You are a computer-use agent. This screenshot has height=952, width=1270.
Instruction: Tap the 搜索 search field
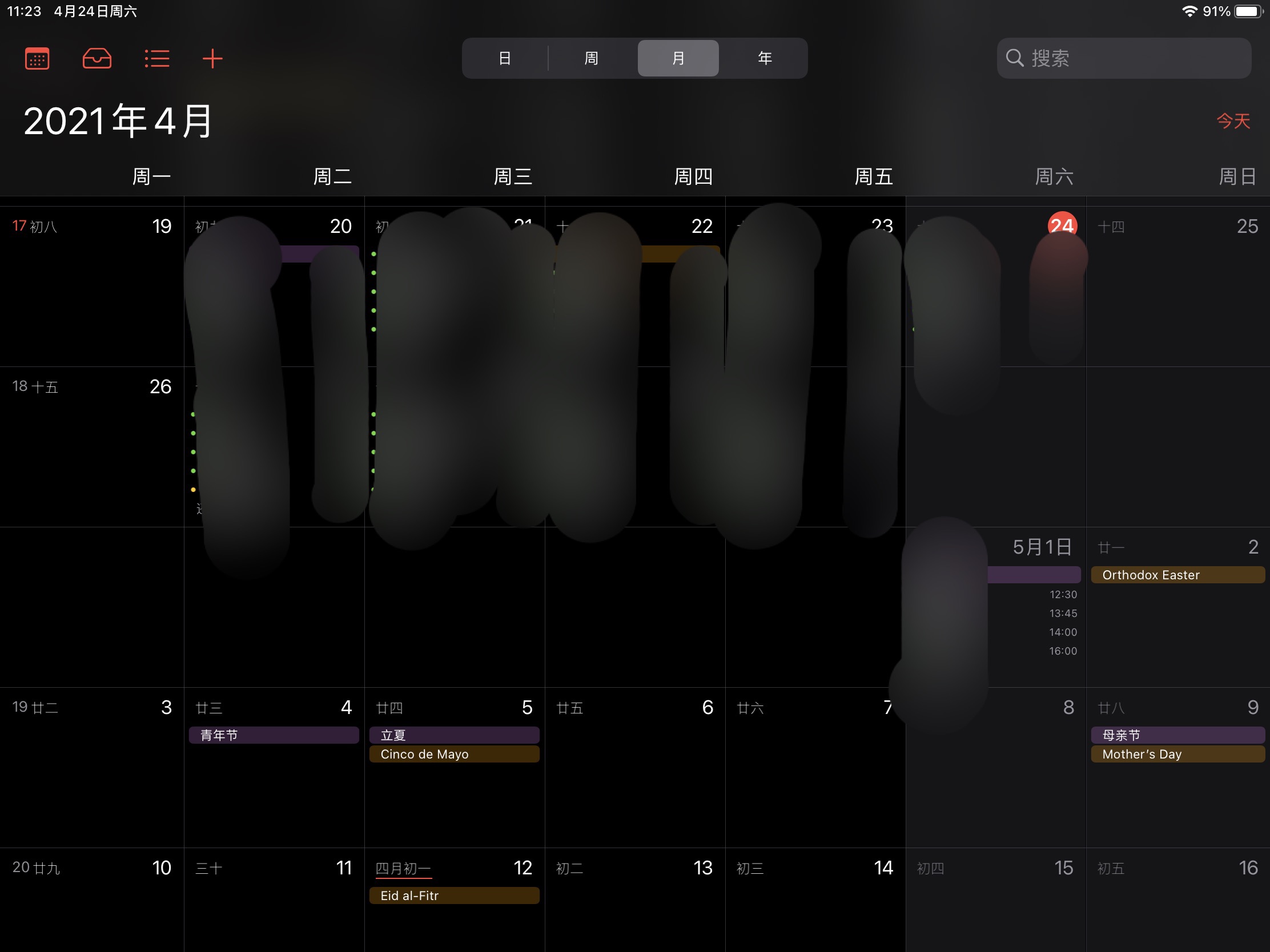(1124, 58)
